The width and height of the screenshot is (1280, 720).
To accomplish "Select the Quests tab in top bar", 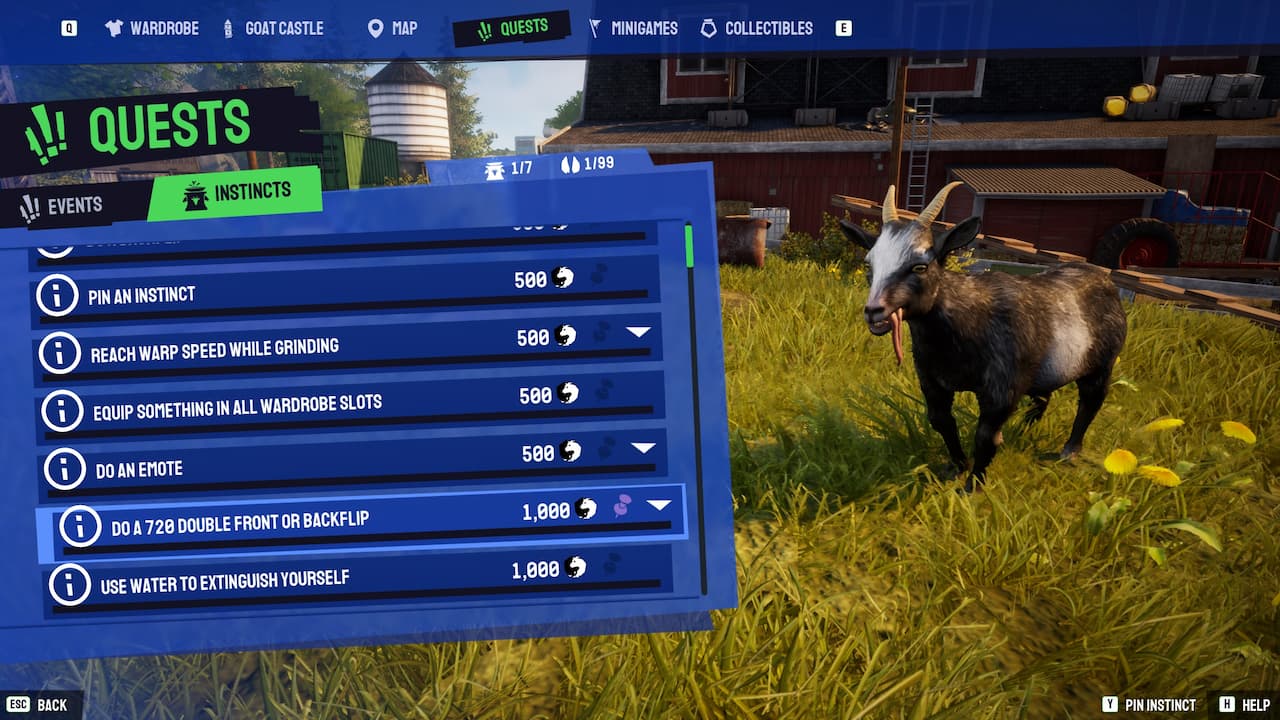I will click(511, 29).
